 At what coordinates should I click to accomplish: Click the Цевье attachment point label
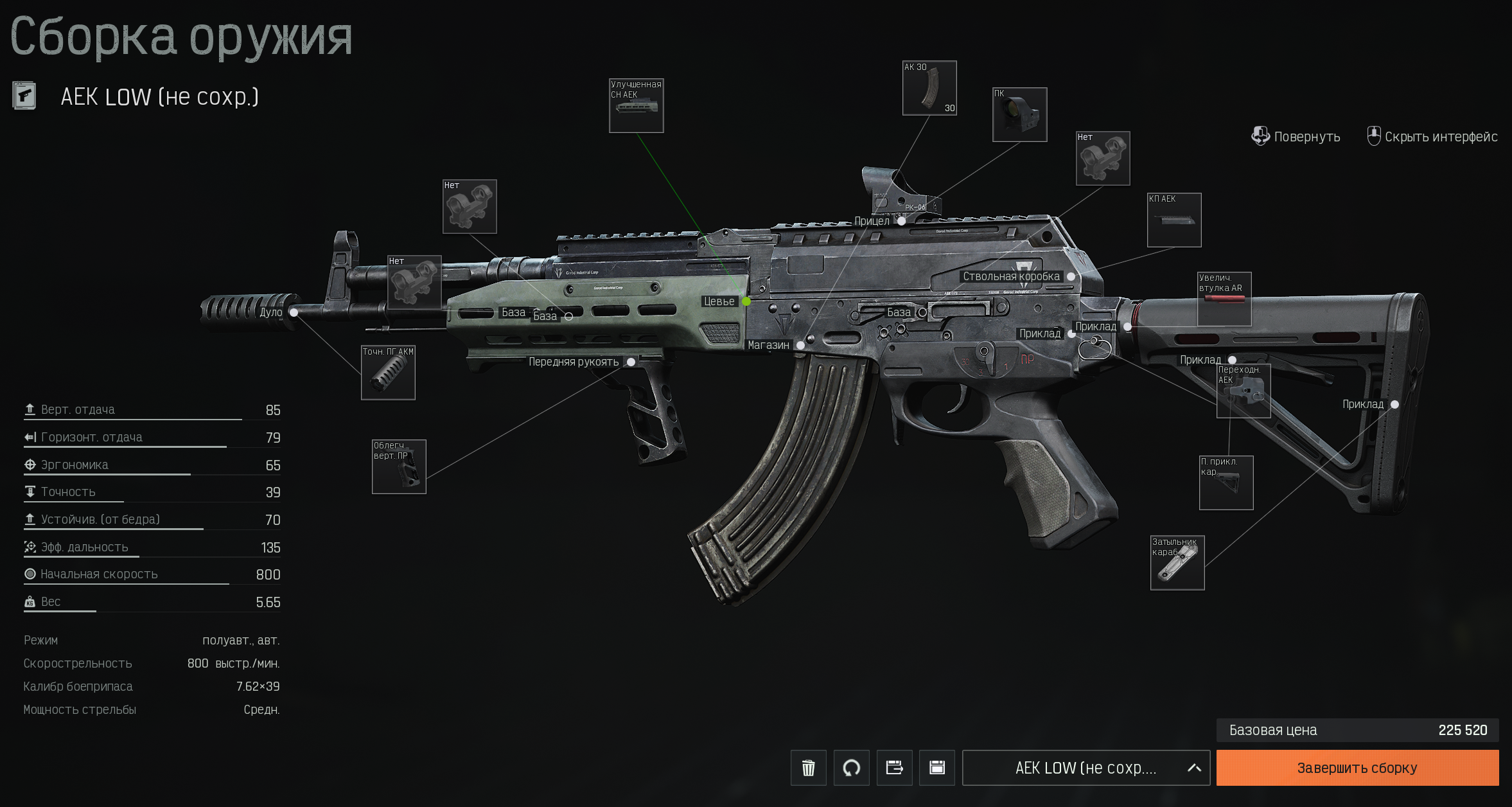pyautogui.click(x=719, y=301)
